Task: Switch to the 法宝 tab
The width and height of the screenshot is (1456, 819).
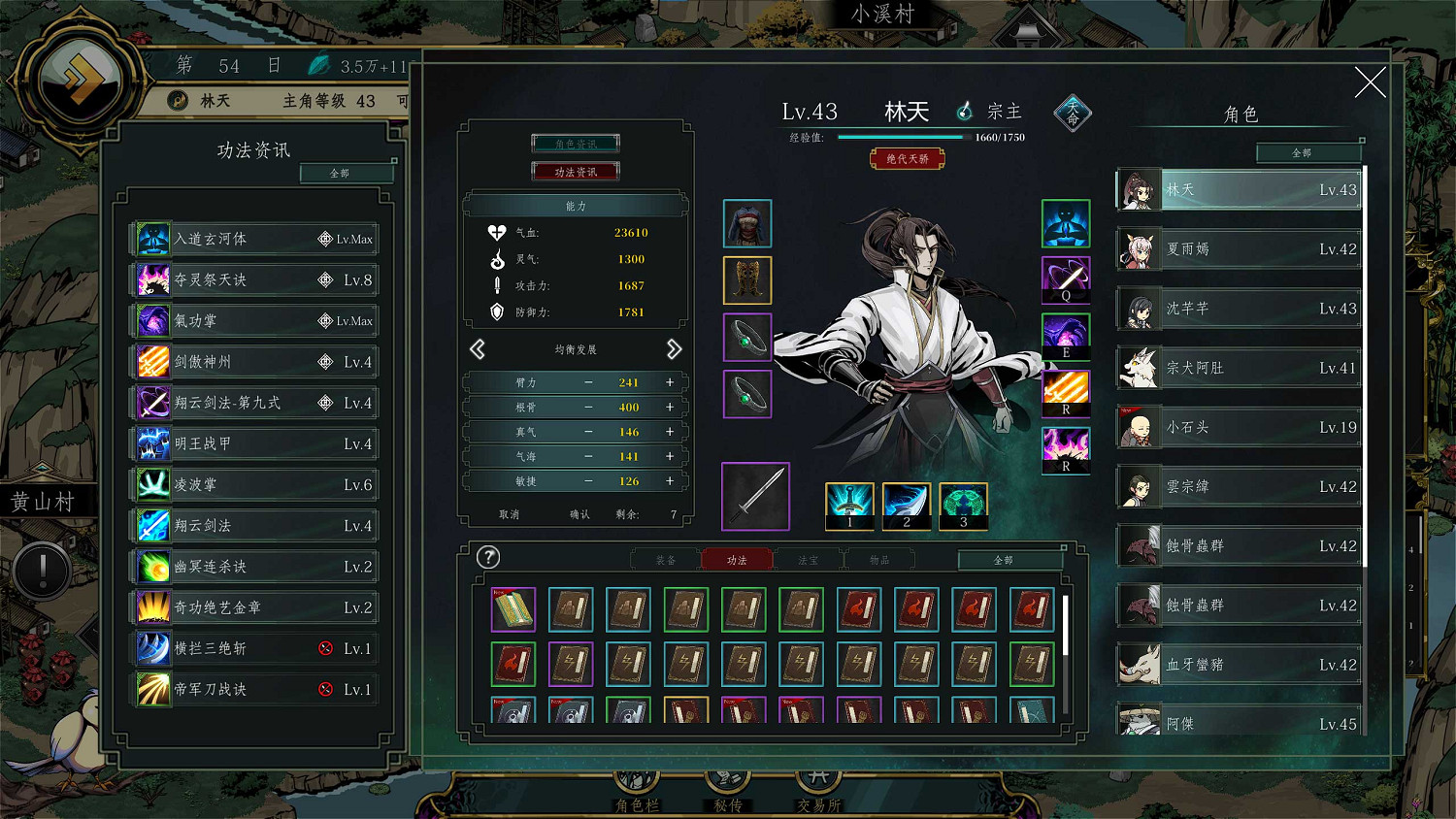Action: 808,559
